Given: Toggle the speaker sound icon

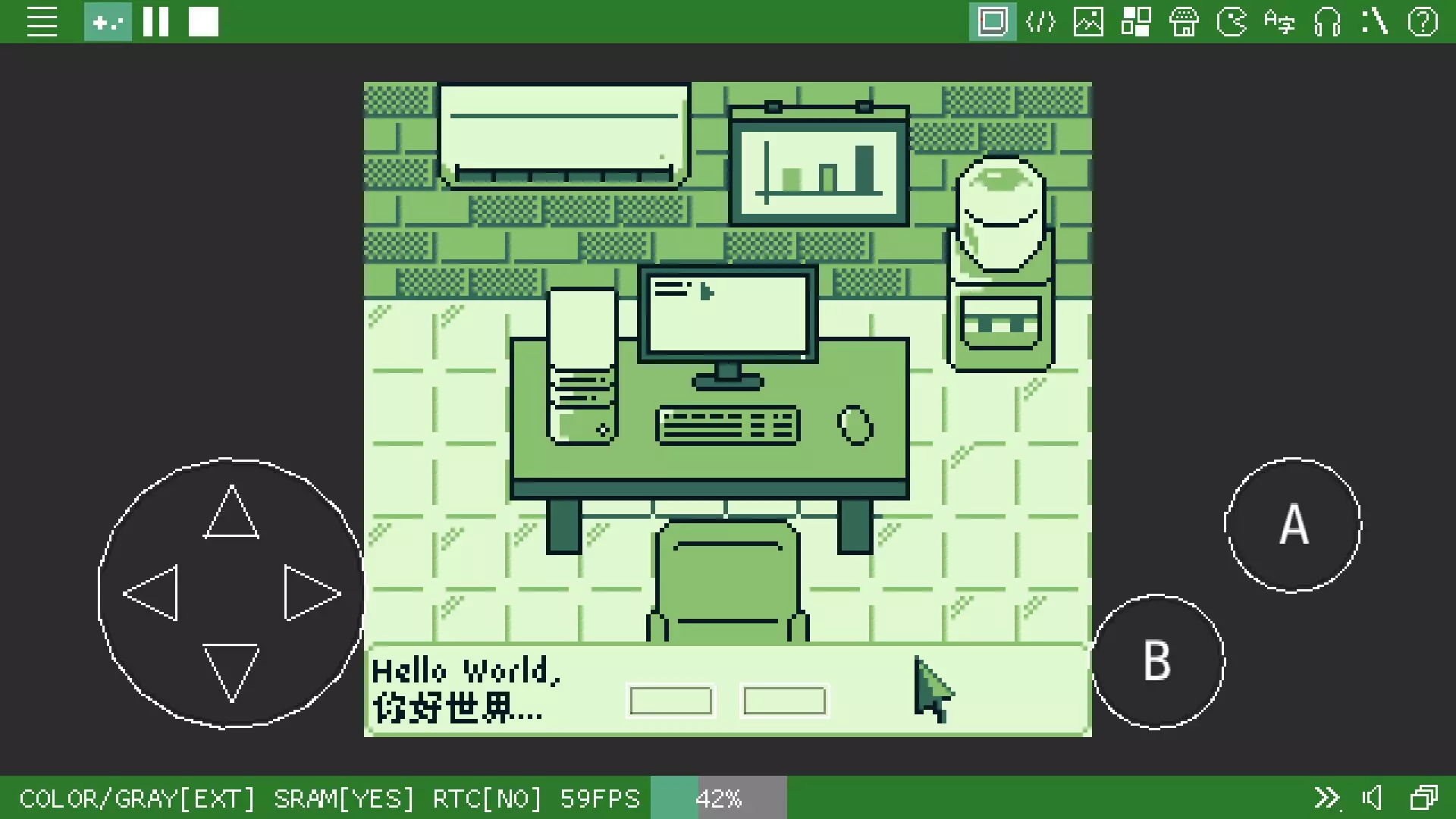Looking at the screenshot, I should point(1373,798).
